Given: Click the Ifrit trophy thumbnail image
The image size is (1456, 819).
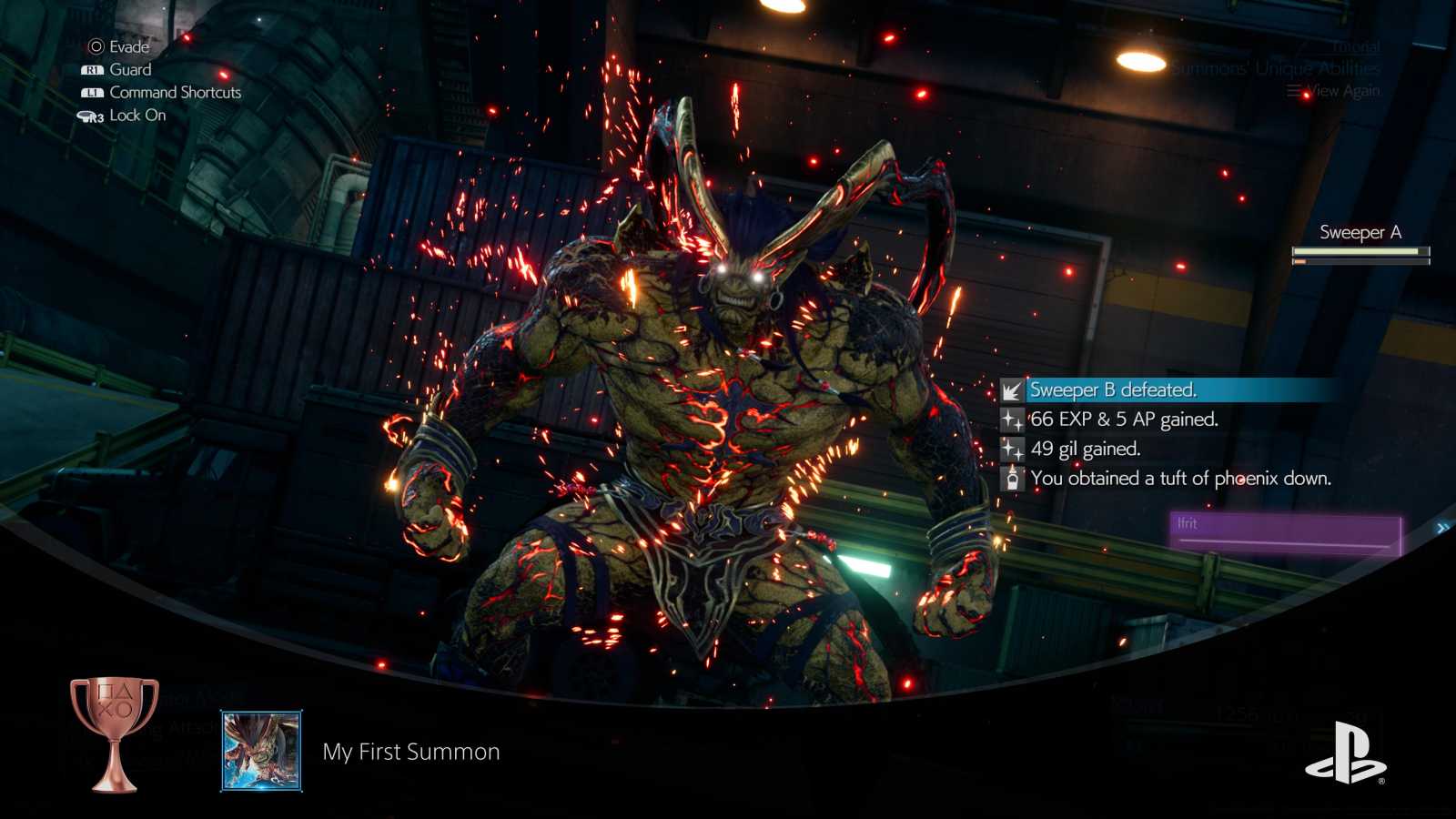Looking at the screenshot, I should pos(261,752).
